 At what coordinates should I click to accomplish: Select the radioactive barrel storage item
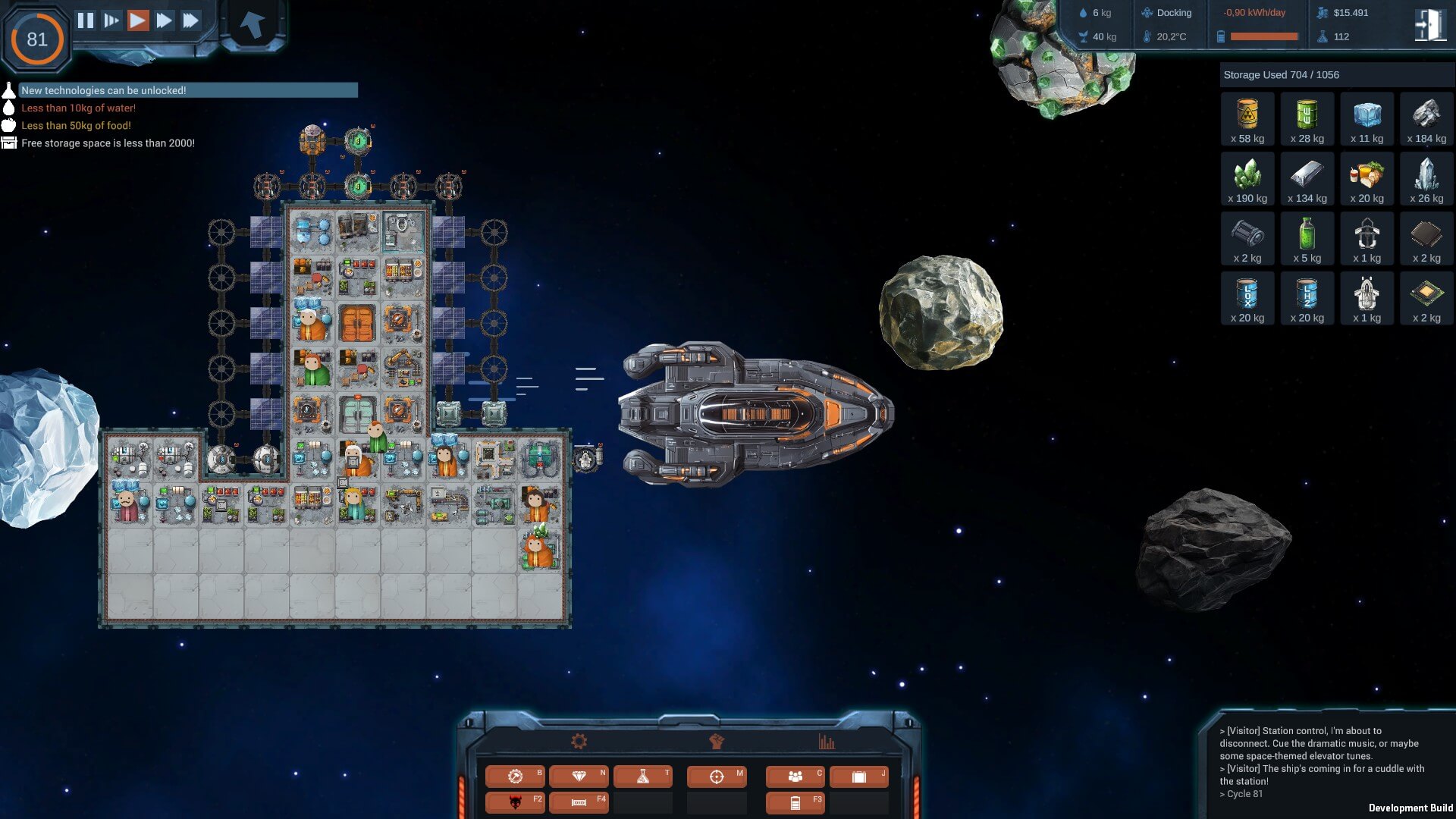tap(1247, 118)
